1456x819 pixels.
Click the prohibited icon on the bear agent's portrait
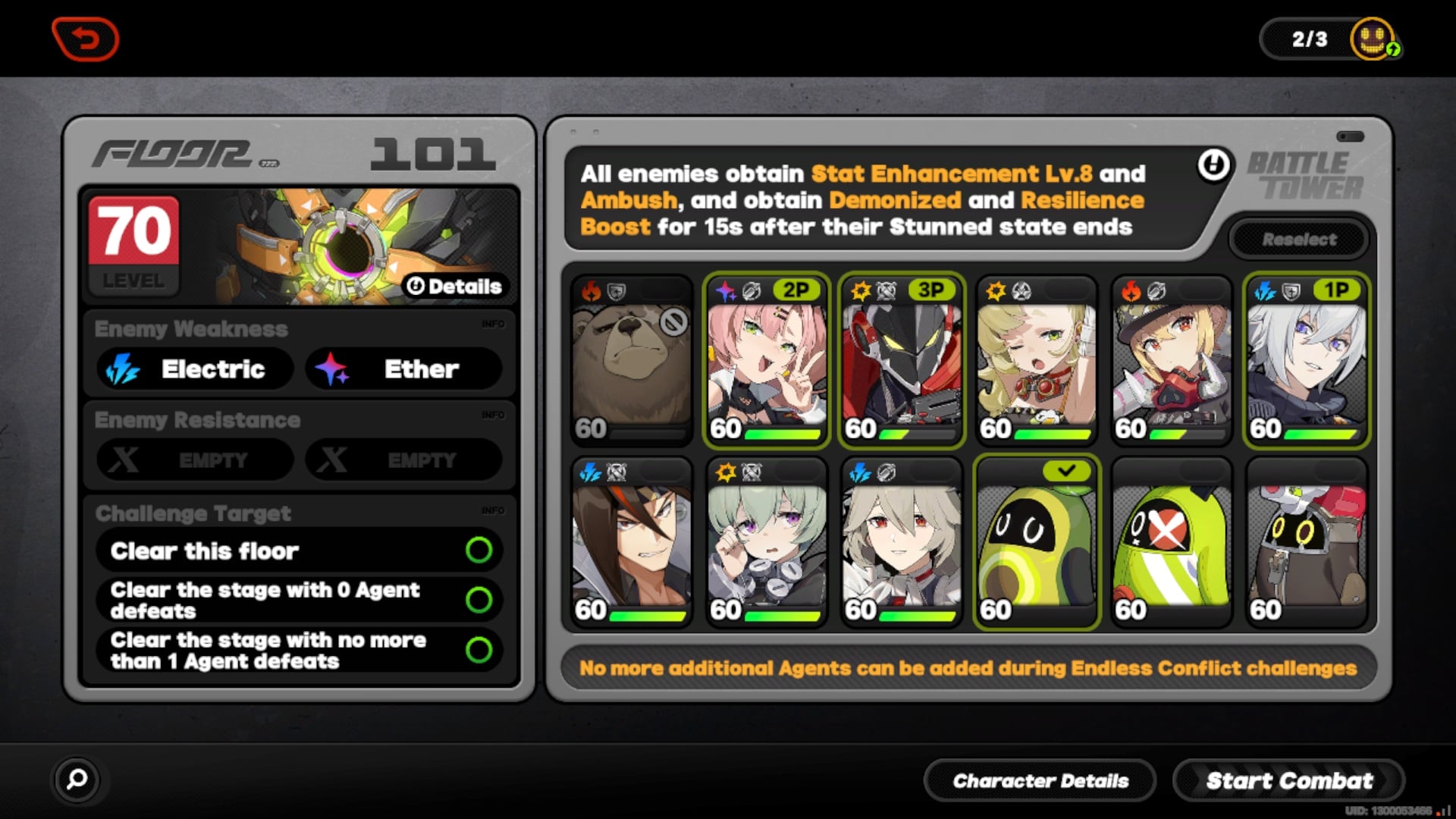[x=673, y=322]
